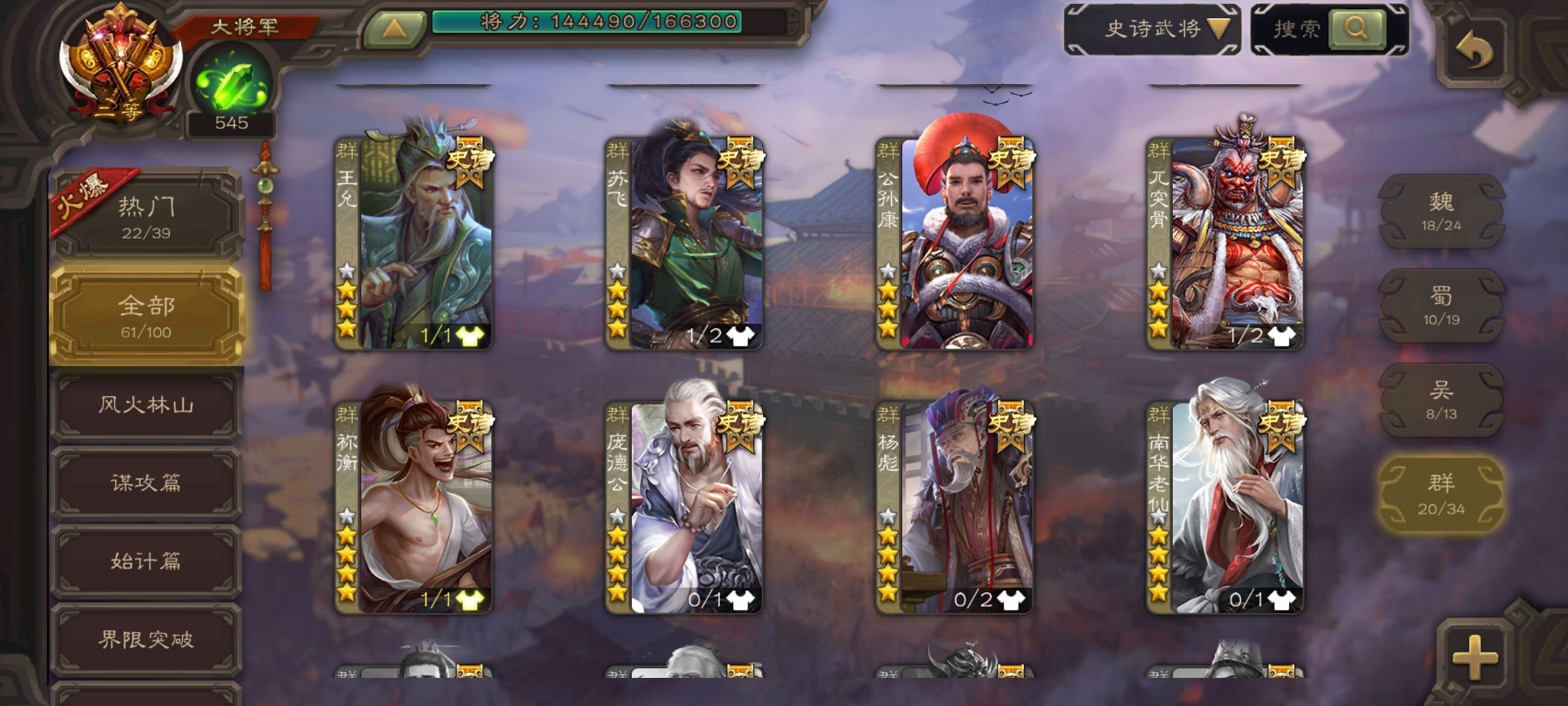The width and height of the screenshot is (1568, 706).
Task: Switch to the 热门 category tab
Action: (x=146, y=216)
